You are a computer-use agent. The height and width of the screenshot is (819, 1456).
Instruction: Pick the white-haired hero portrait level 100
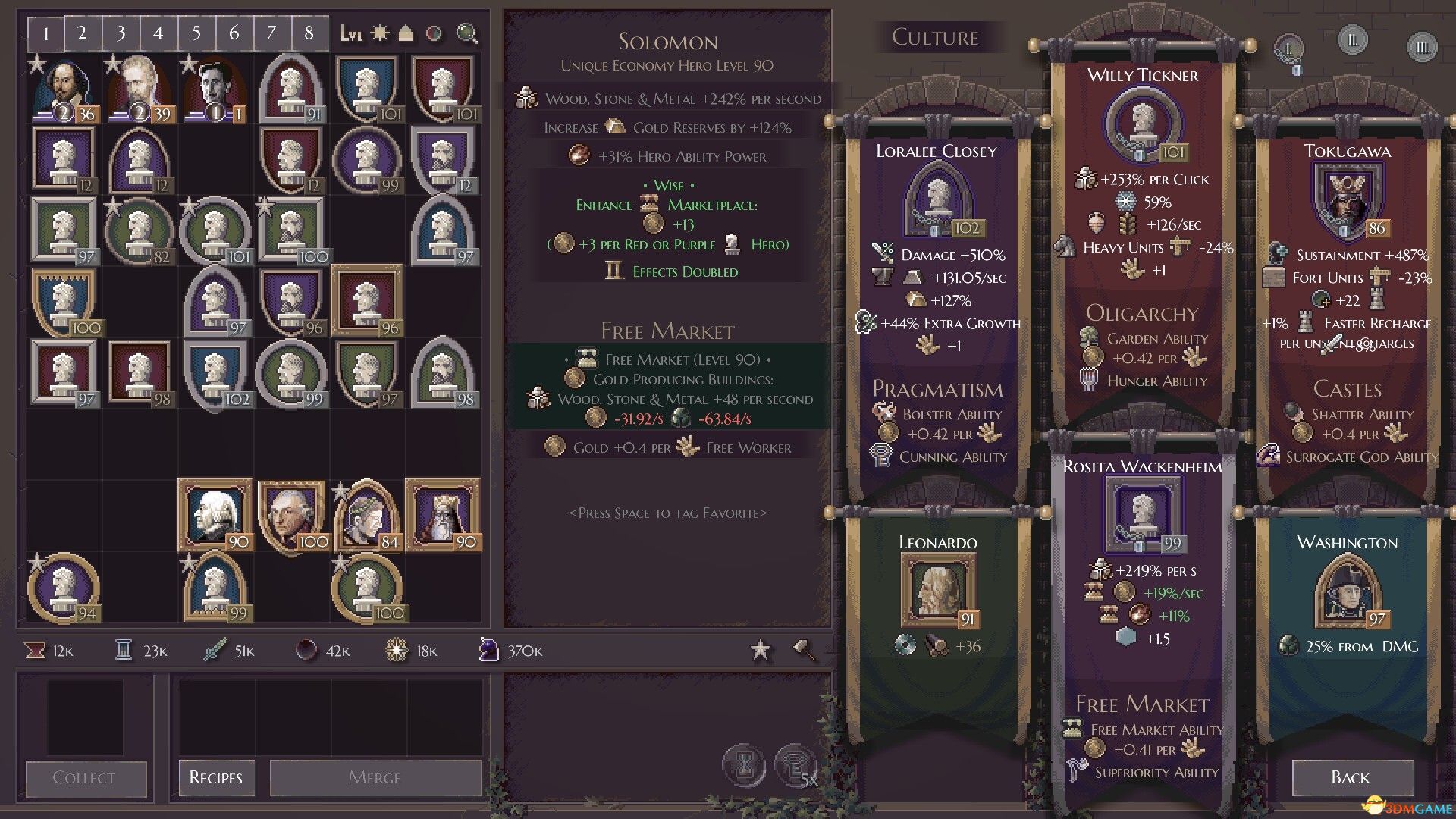pyautogui.click(x=291, y=516)
